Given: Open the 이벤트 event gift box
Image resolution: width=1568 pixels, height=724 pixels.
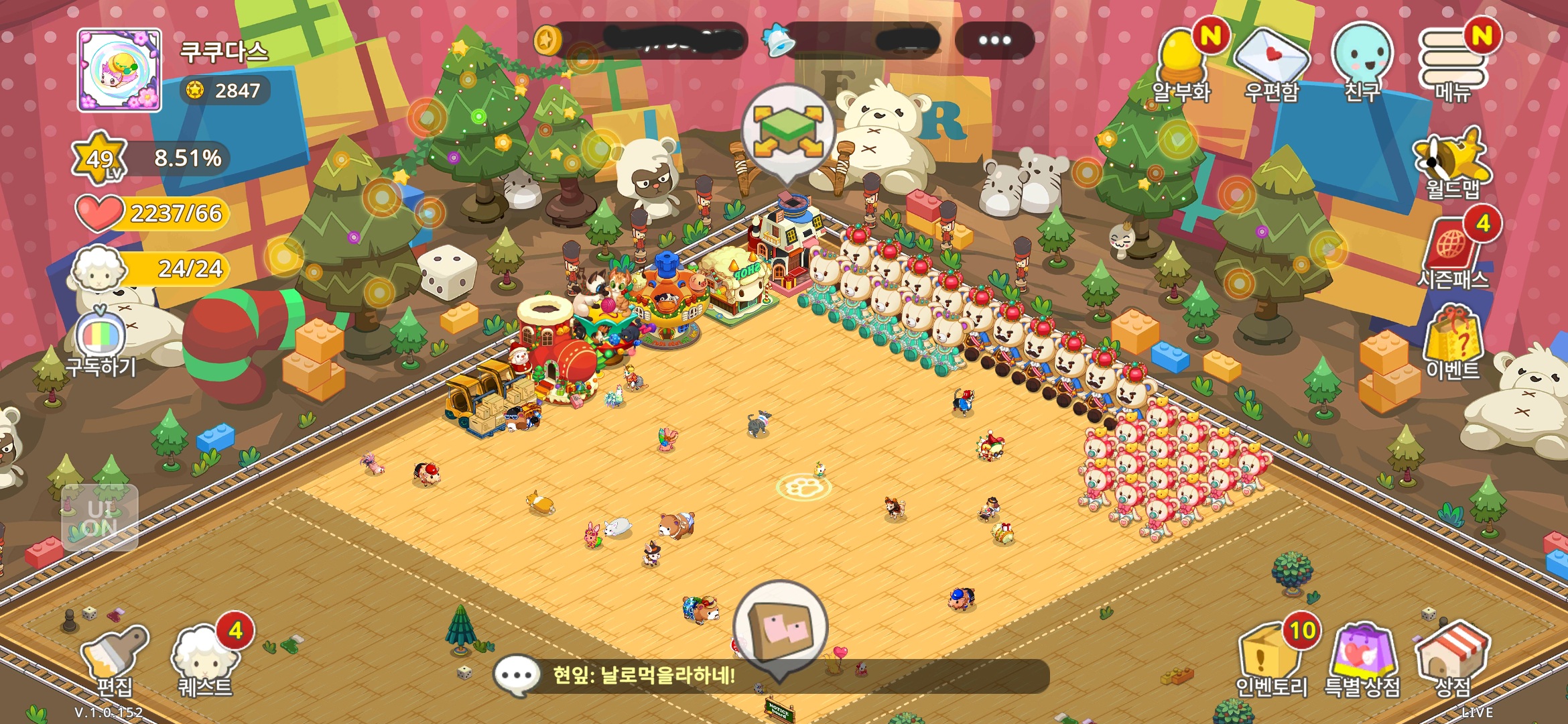Looking at the screenshot, I should click(x=1452, y=342).
